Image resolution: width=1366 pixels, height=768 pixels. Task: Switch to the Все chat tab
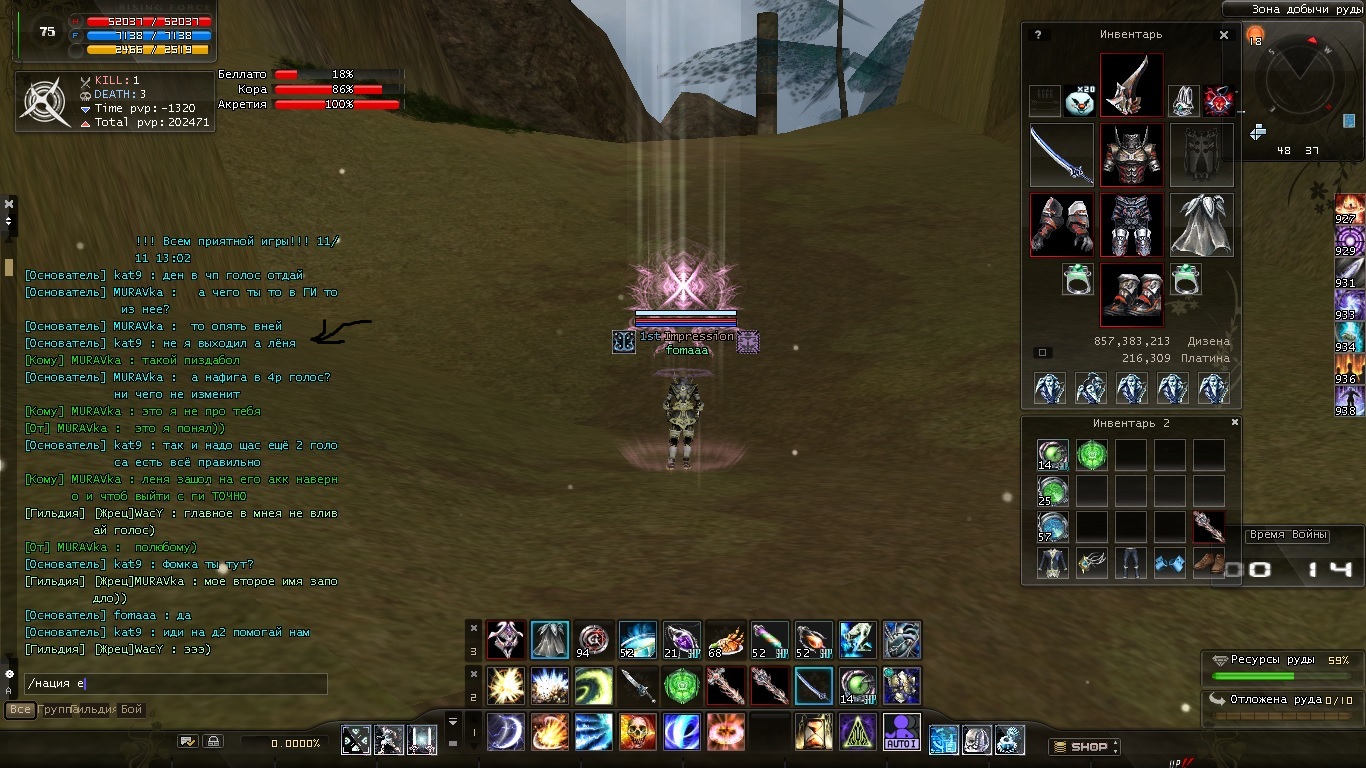tap(20, 710)
